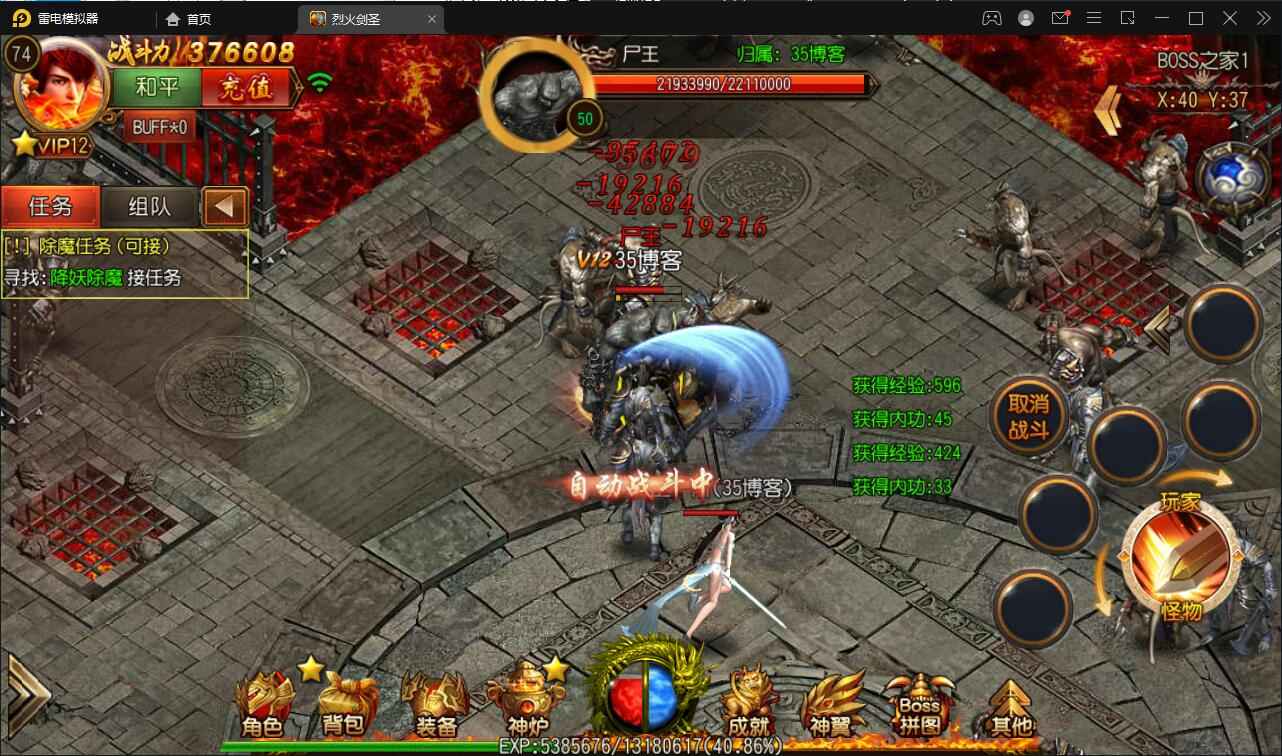This screenshot has width=1282, height=756.
Task: Open the BUFF×0 status indicator
Action: pos(160,127)
